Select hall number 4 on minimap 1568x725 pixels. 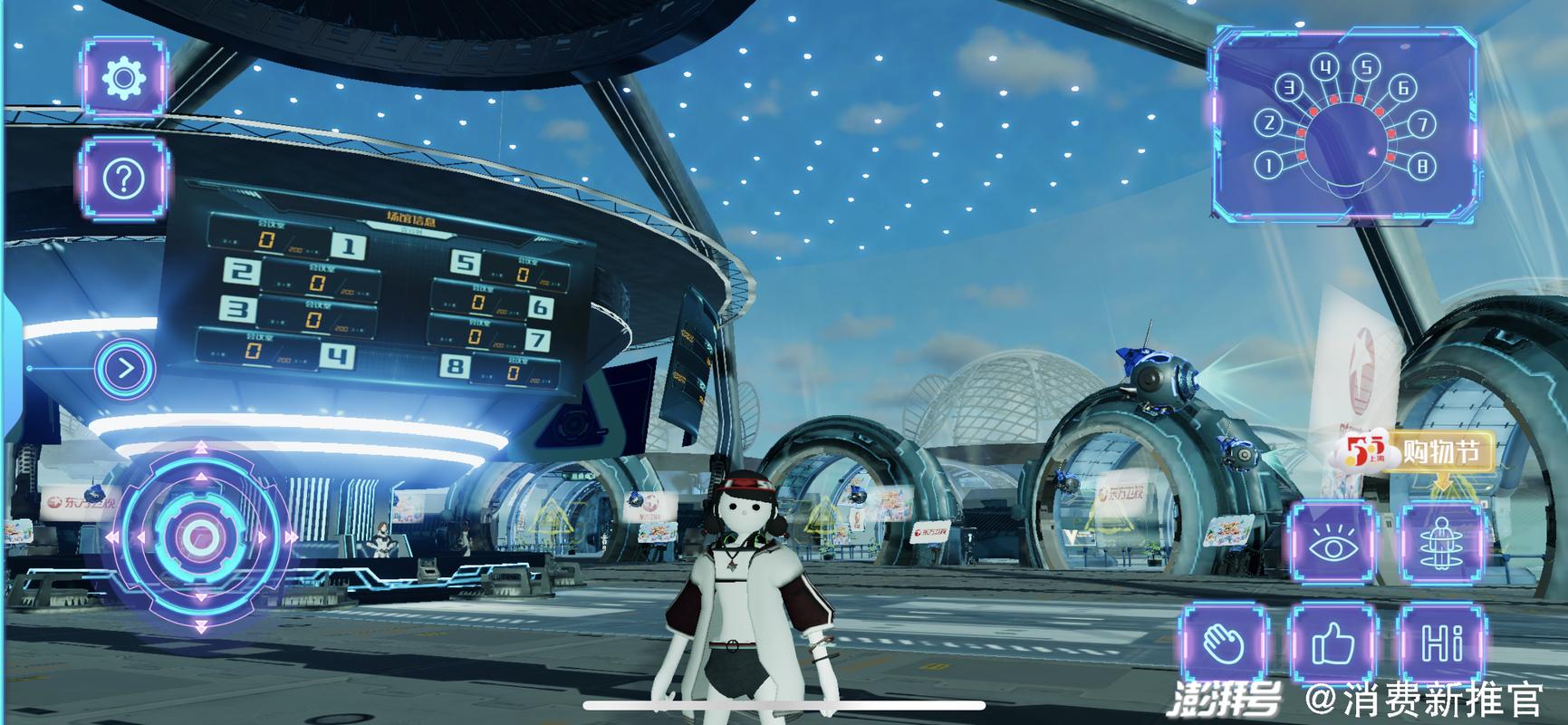[1326, 66]
